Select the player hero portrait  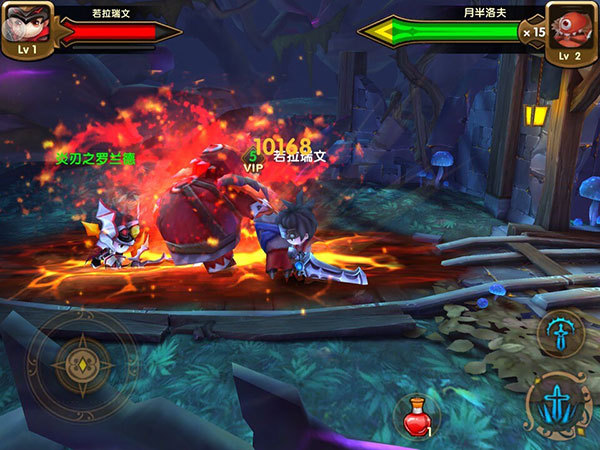tap(27, 27)
